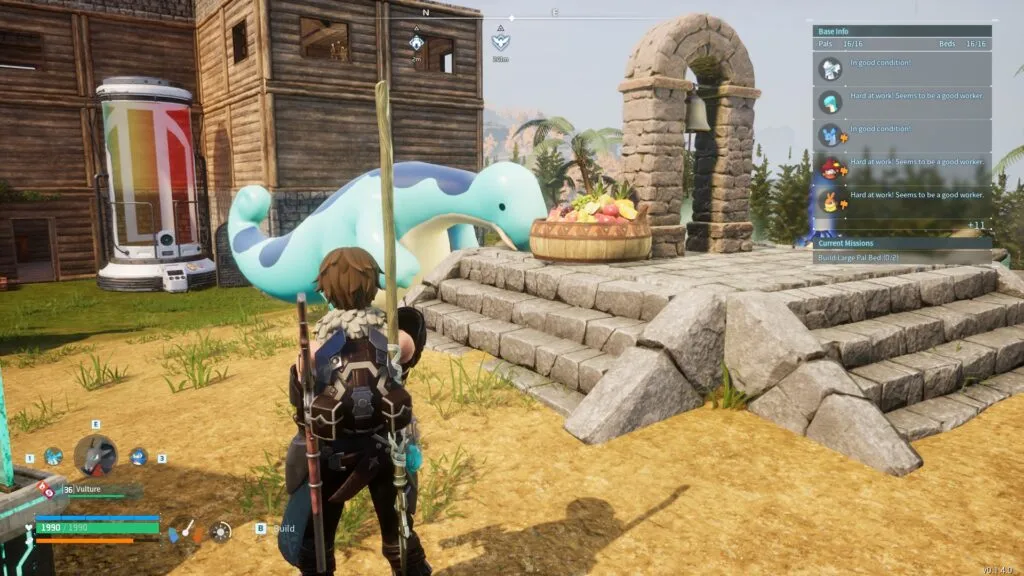The image size is (1024, 576).
Task: Select the Vulture pal portrait
Action: tap(96, 456)
